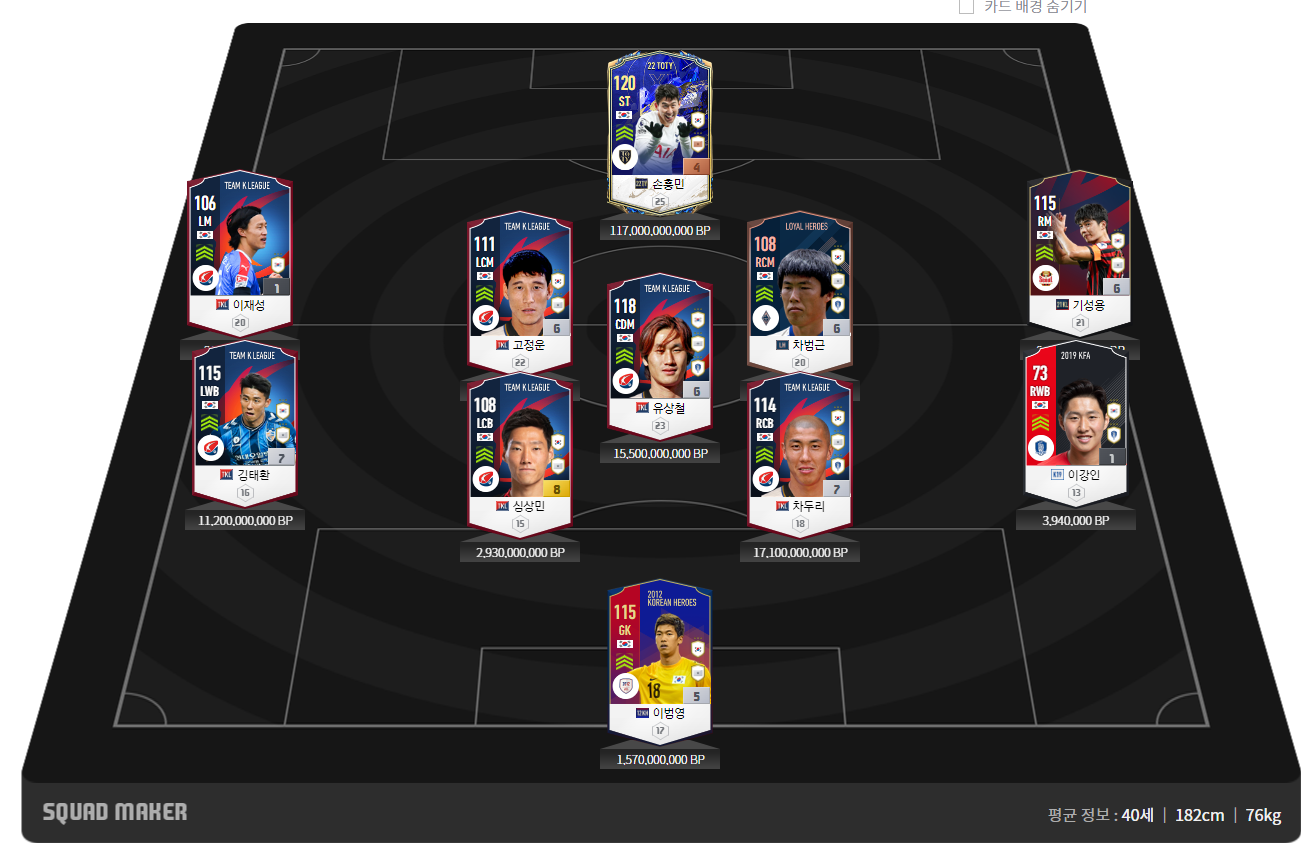1313x850 pixels.
Task: Click the 고정운 LCM player card
Action: click(519, 285)
